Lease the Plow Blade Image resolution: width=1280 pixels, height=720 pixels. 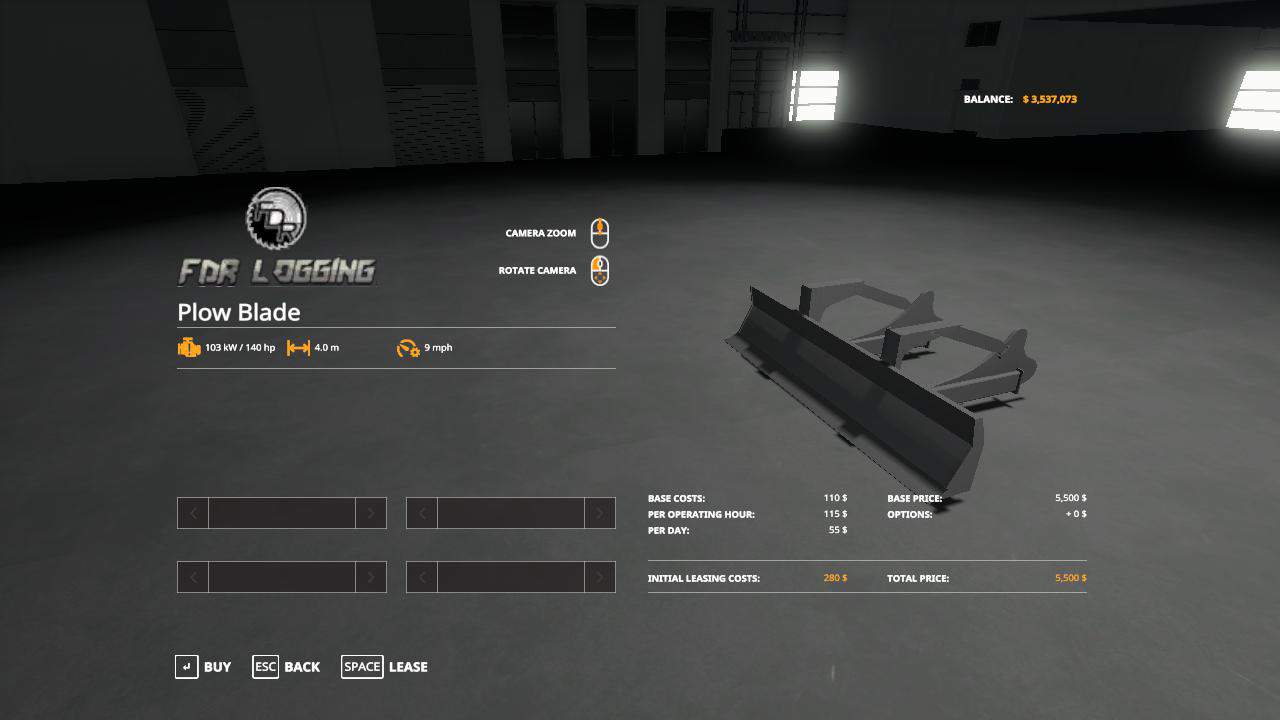click(407, 666)
